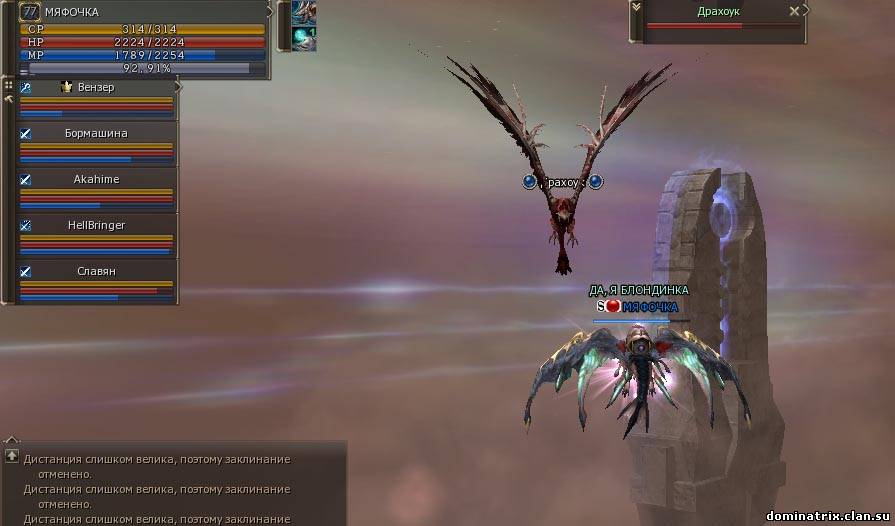Select party member Бормашина
Screen dimensions: 895x526
coord(96,133)
